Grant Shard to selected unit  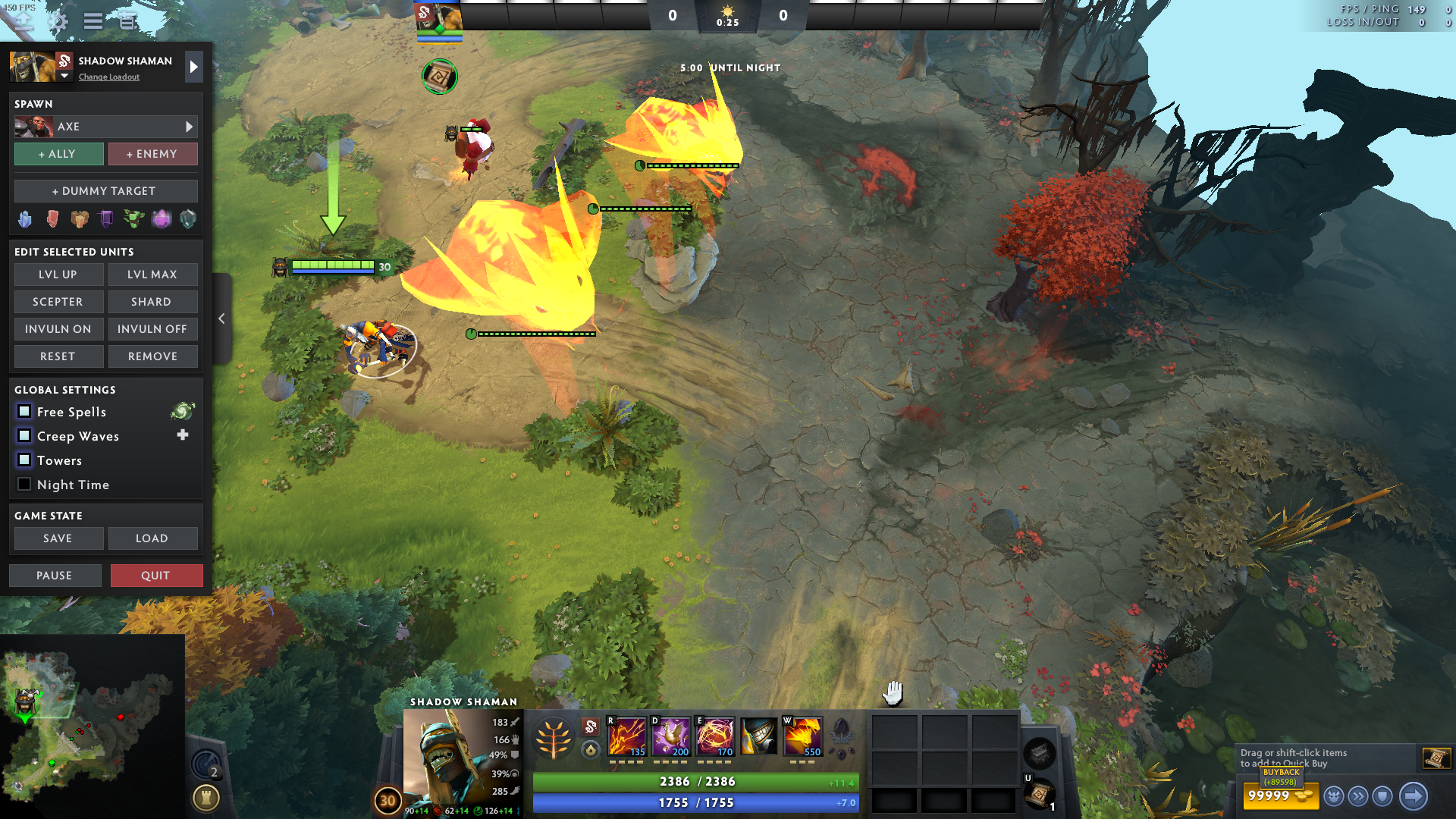pos(152,302)
